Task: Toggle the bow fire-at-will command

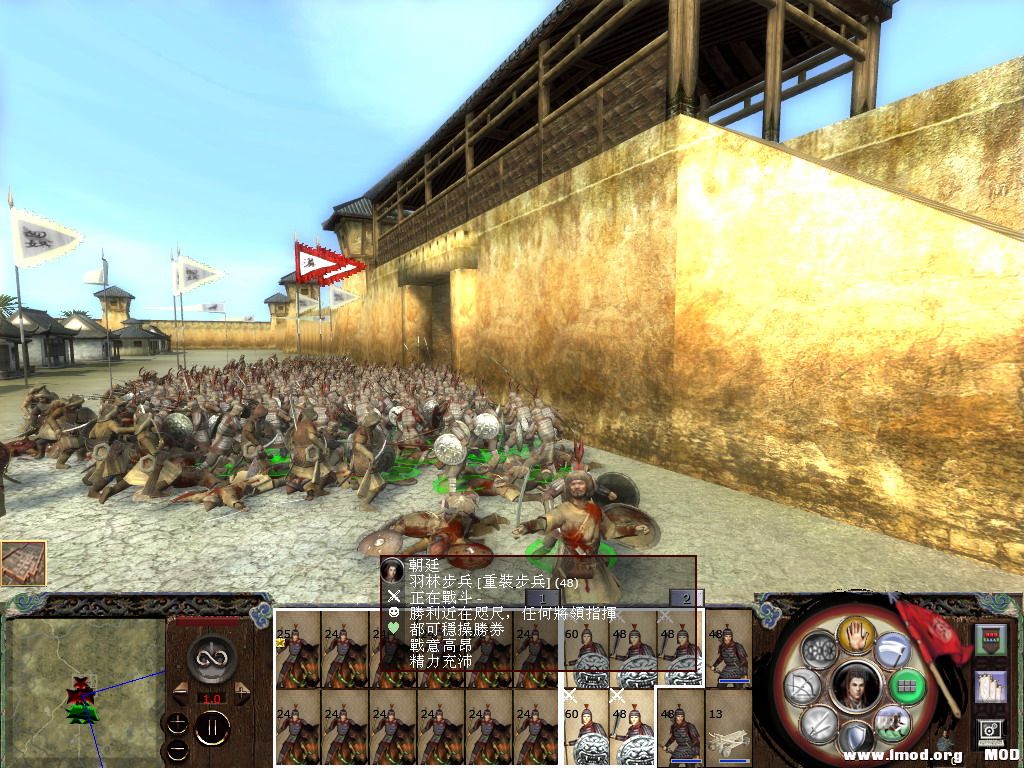Action: pyautogui.click(x=802, y=687)
